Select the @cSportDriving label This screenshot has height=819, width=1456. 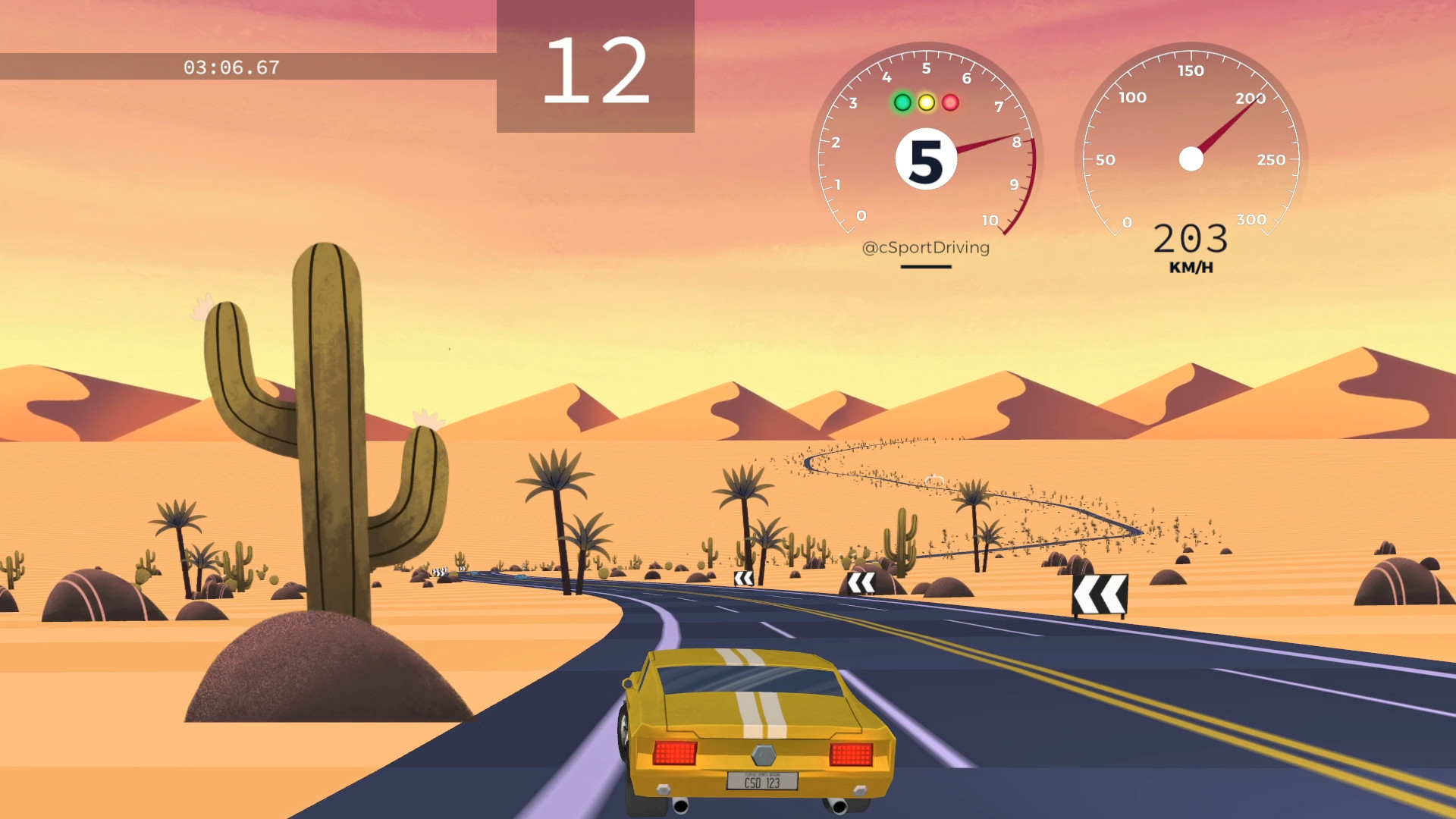pos(927,247)
